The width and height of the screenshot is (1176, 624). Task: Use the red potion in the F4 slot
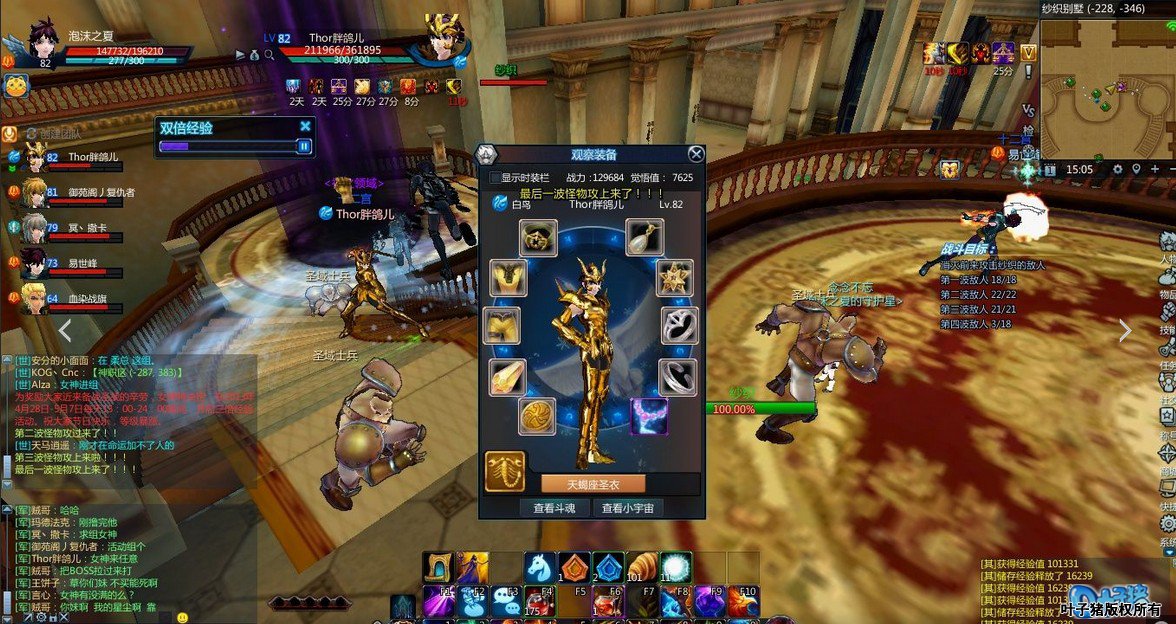tap(540, 601)
